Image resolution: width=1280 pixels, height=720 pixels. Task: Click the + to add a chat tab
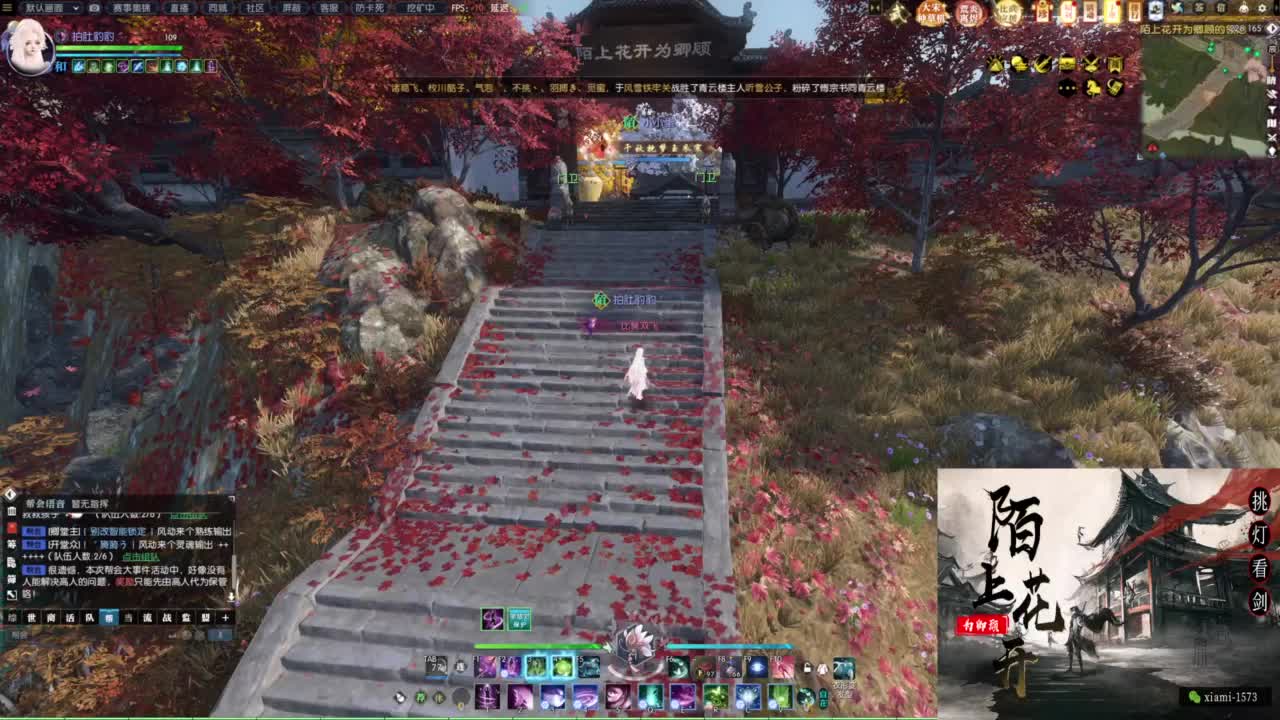(x=224, y=617)
